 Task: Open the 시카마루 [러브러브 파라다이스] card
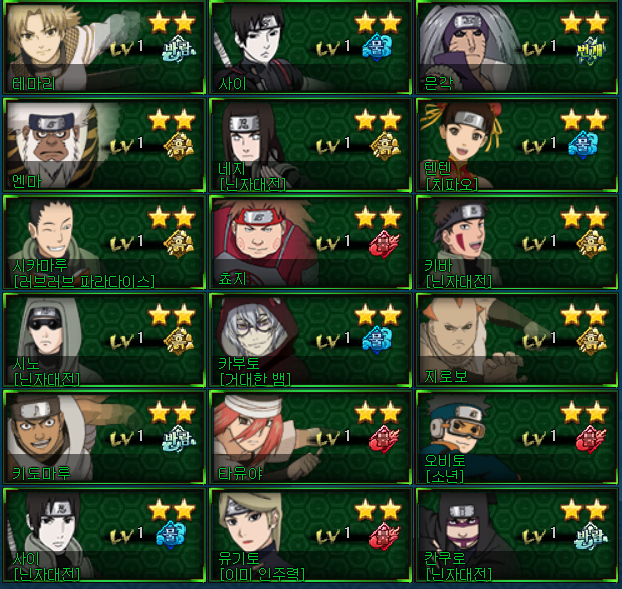(x=104, y=242)
